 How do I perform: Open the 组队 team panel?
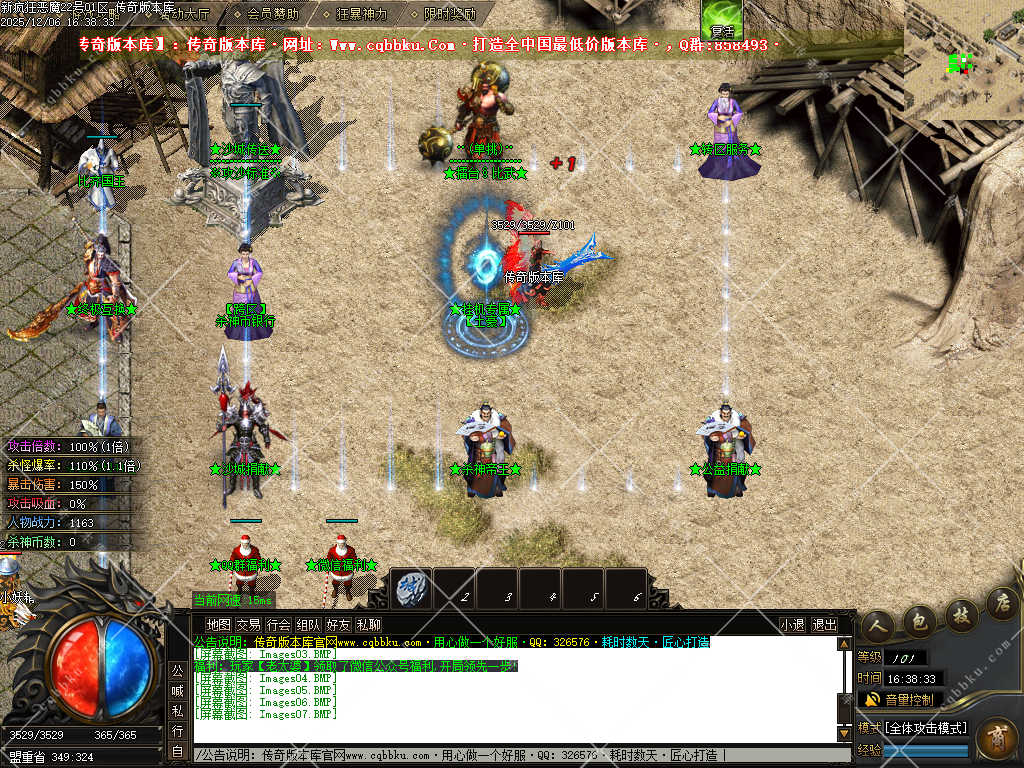308,625
